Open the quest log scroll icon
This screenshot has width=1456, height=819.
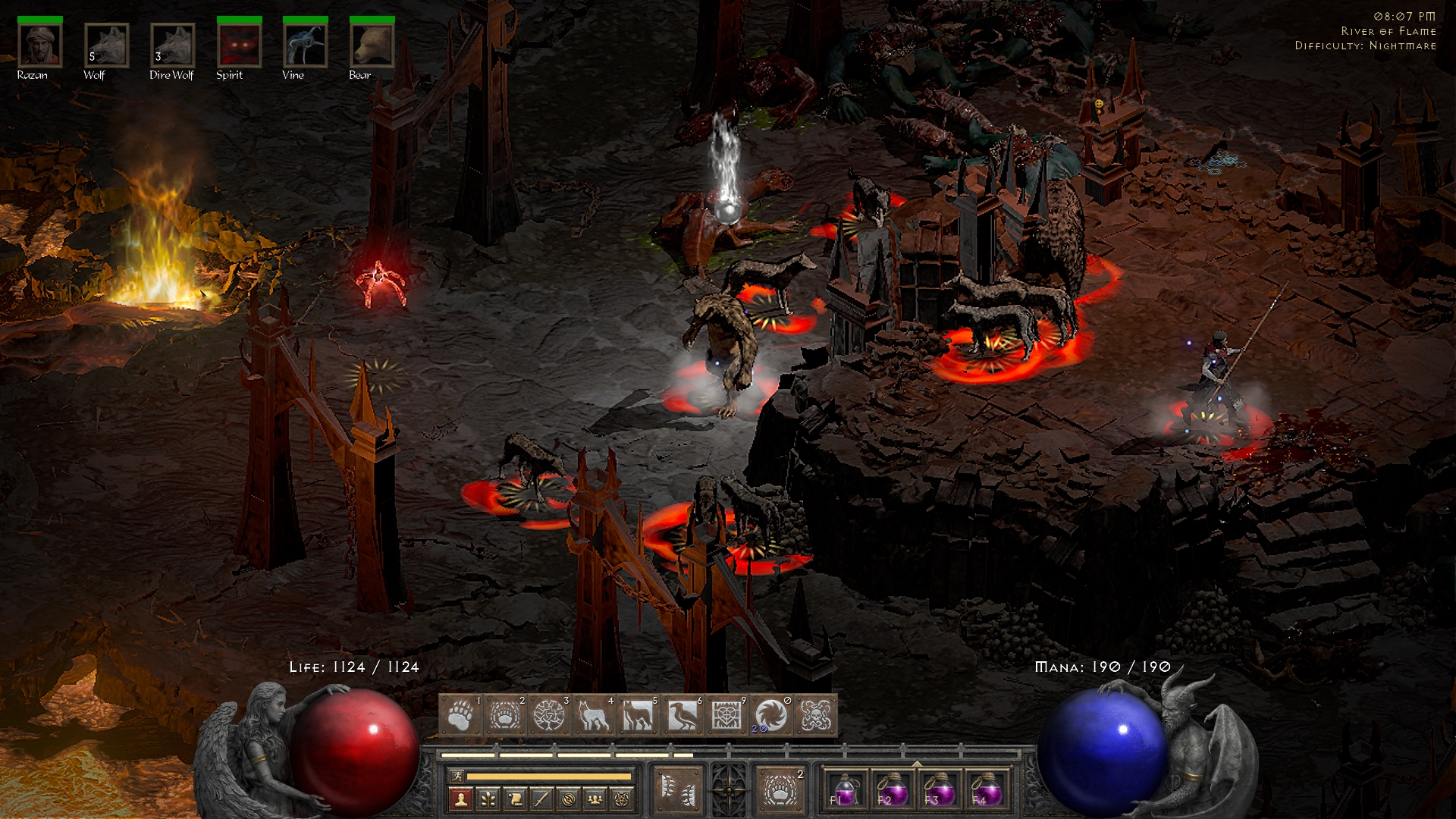click(517, 799)
